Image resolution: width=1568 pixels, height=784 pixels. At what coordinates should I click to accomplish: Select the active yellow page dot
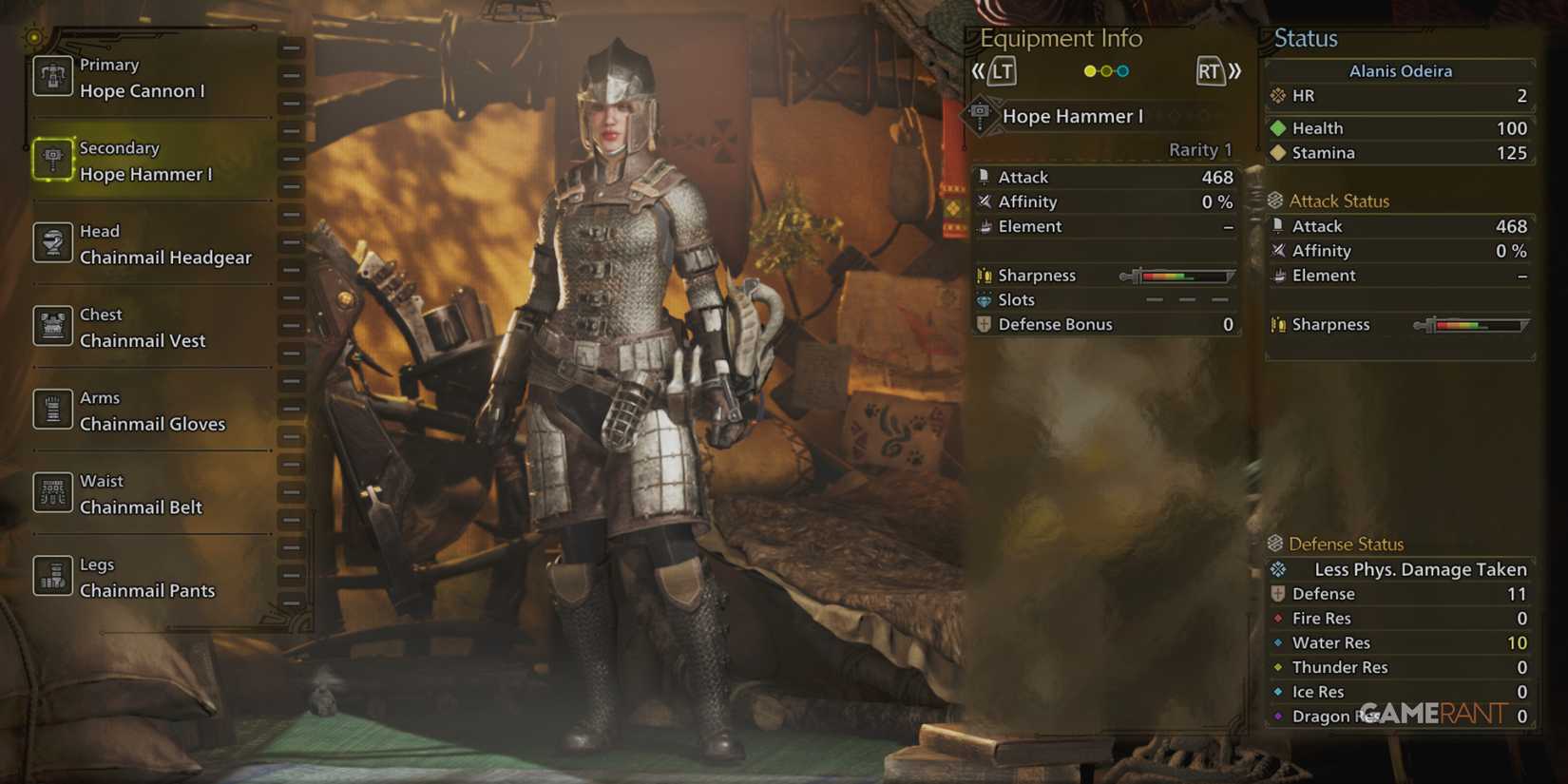click(x=1089, y=70)
